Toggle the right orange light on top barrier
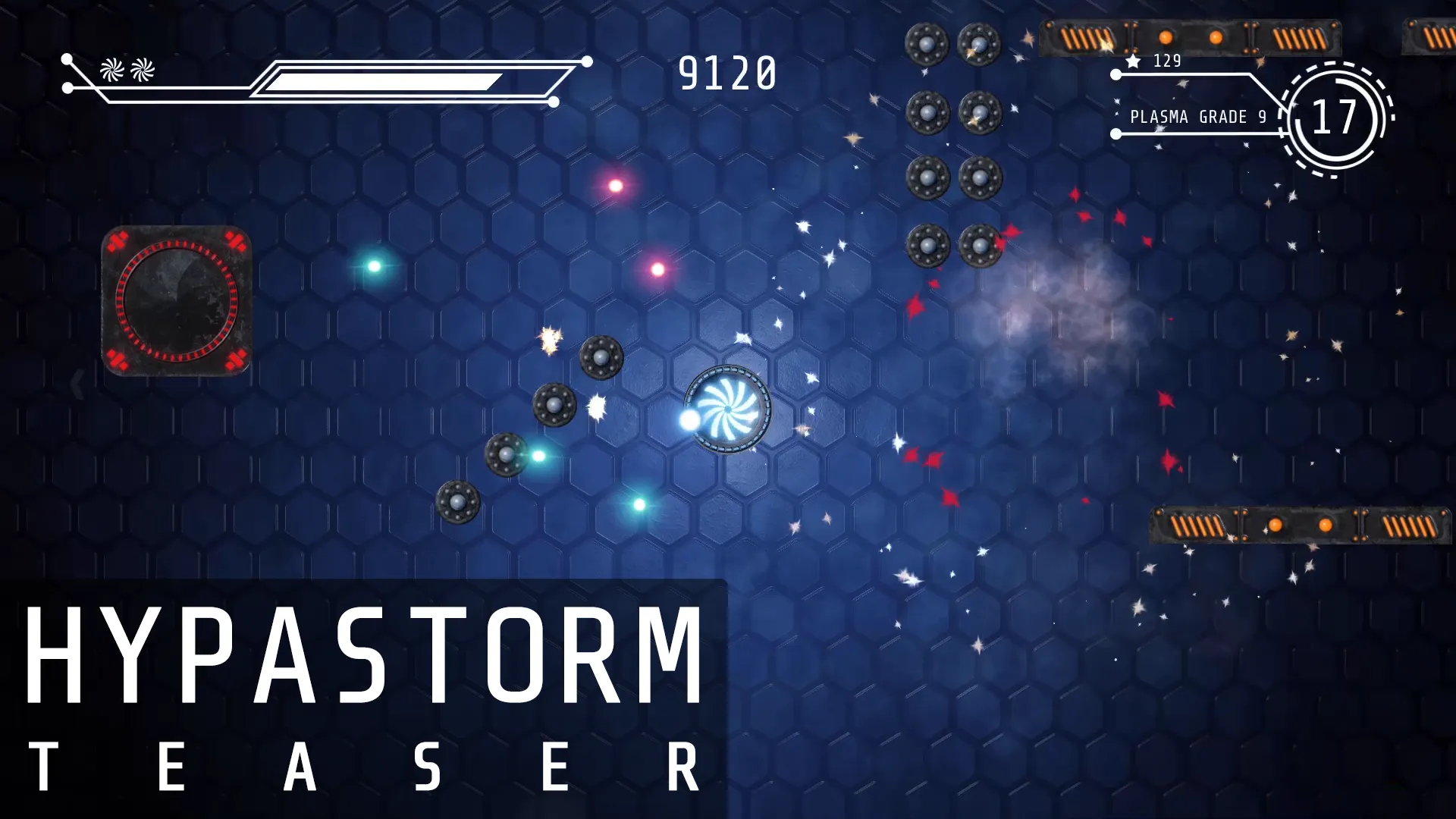Screen dimensions: 1456x819 pyautogui.click(x=1216, y=36)
